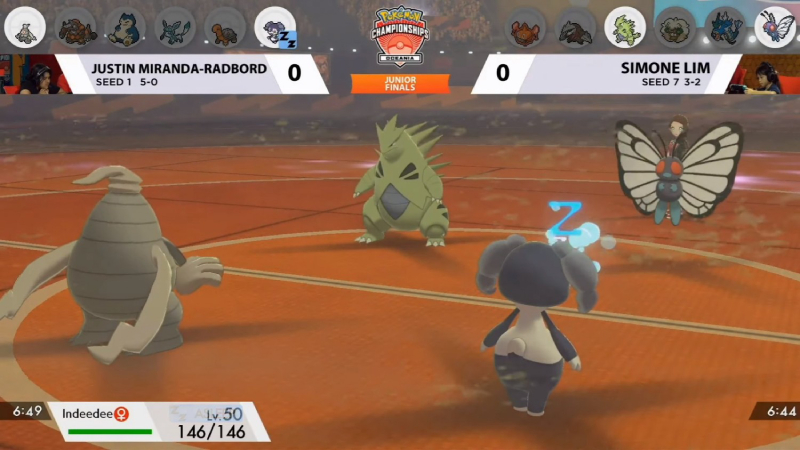Pick the Torkoal team icon
Image resolution: width=800 pixels, height=450 pixels.
click(224, 25)
